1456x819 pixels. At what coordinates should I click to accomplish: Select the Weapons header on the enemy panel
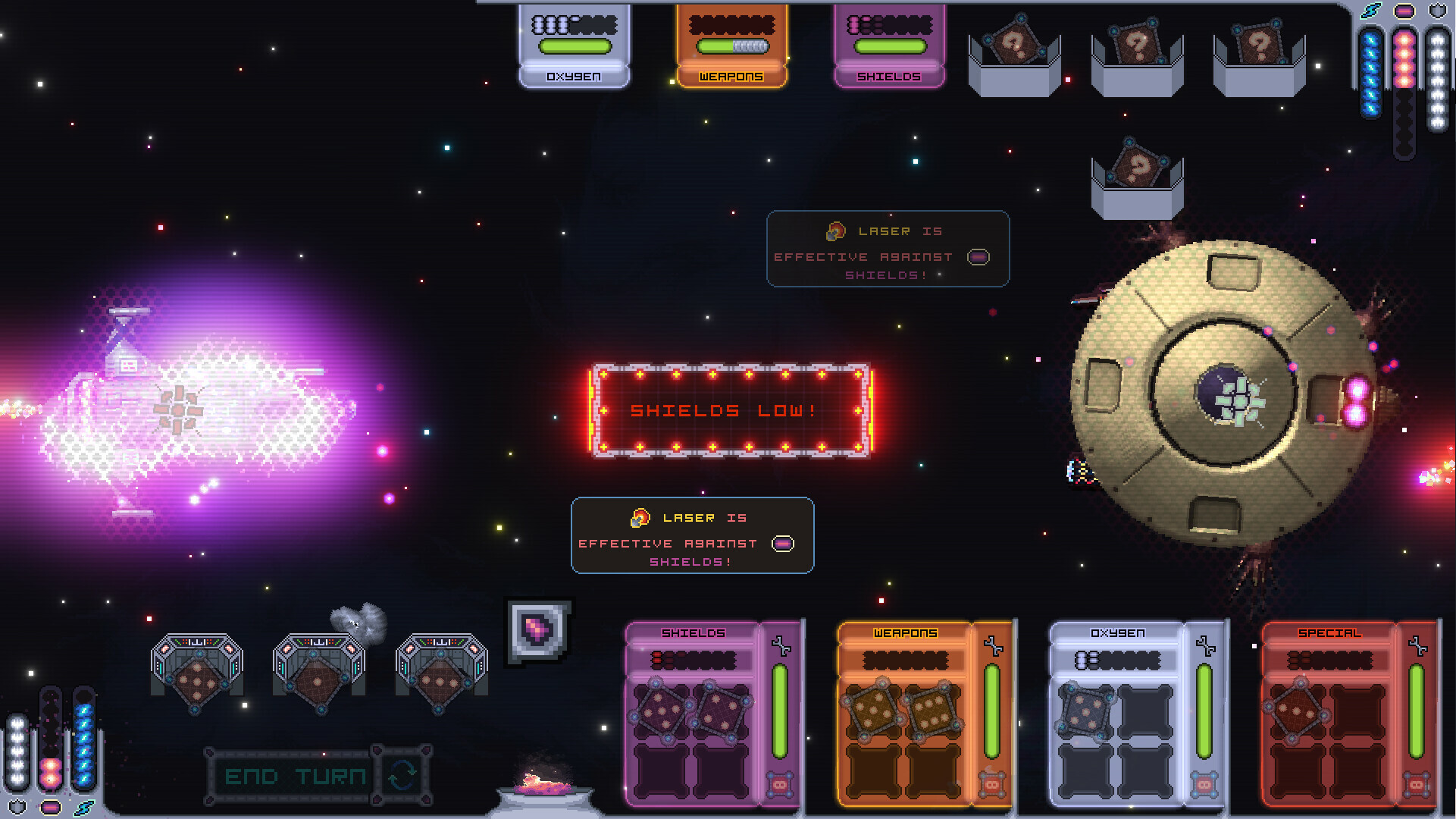(x=730, y=76)
